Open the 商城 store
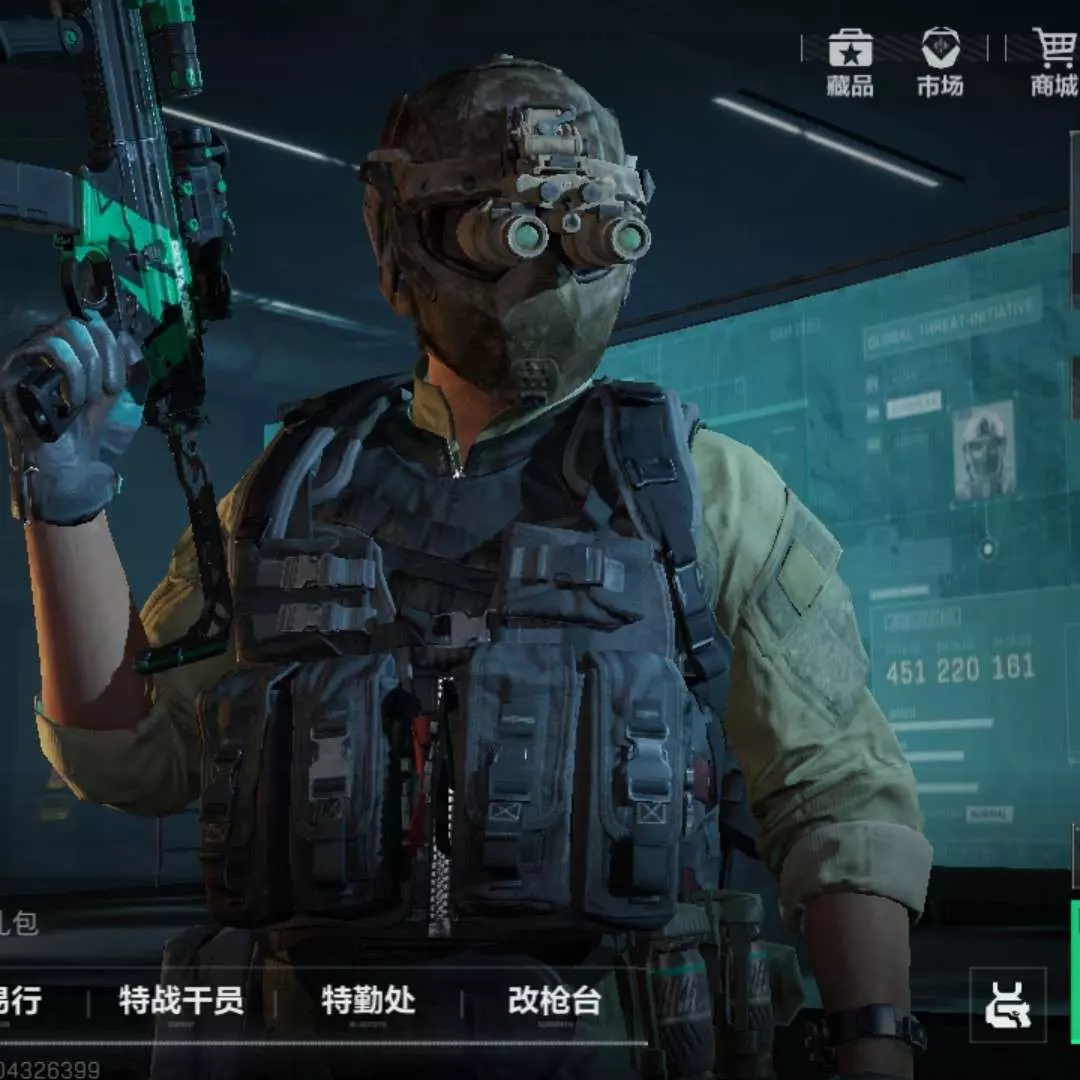Image resolution: width=1080 pixels, height=1080 pixels. [1053, 62]
